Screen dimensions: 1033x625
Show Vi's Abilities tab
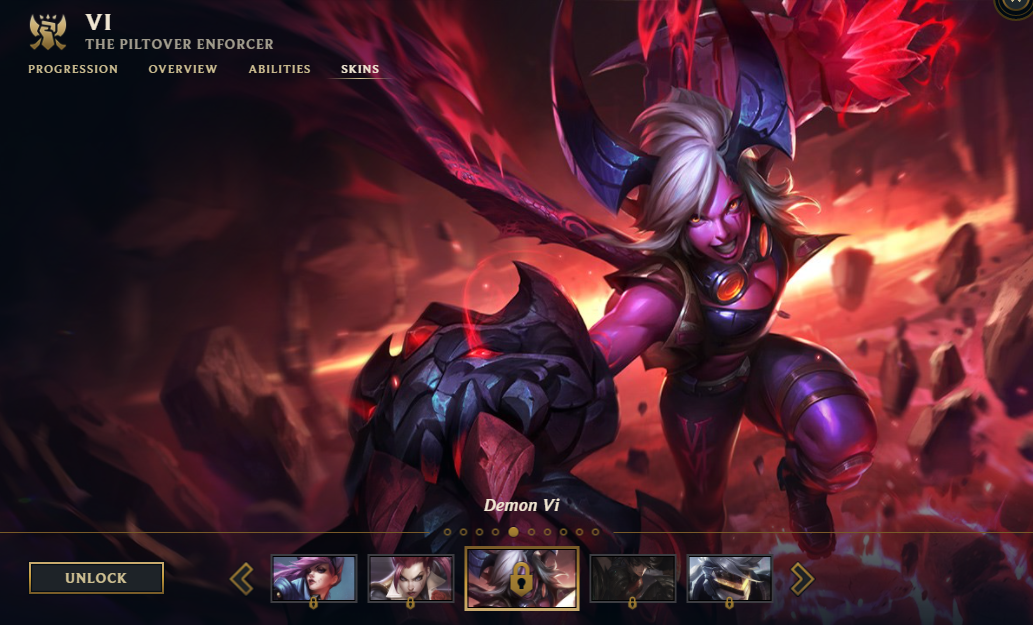[x=280, y=69]
